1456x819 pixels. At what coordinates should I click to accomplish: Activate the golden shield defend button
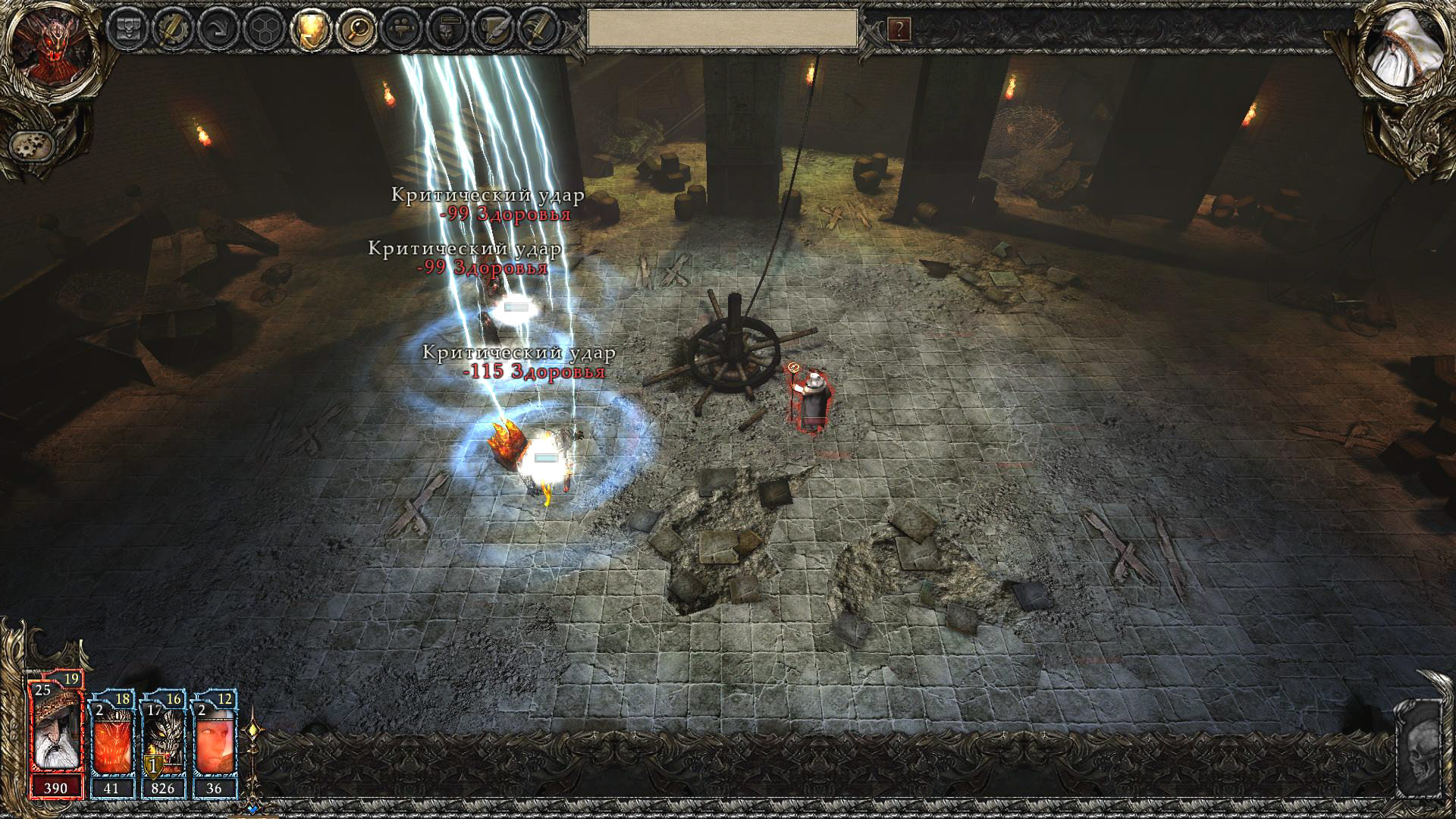click(311, 30)
